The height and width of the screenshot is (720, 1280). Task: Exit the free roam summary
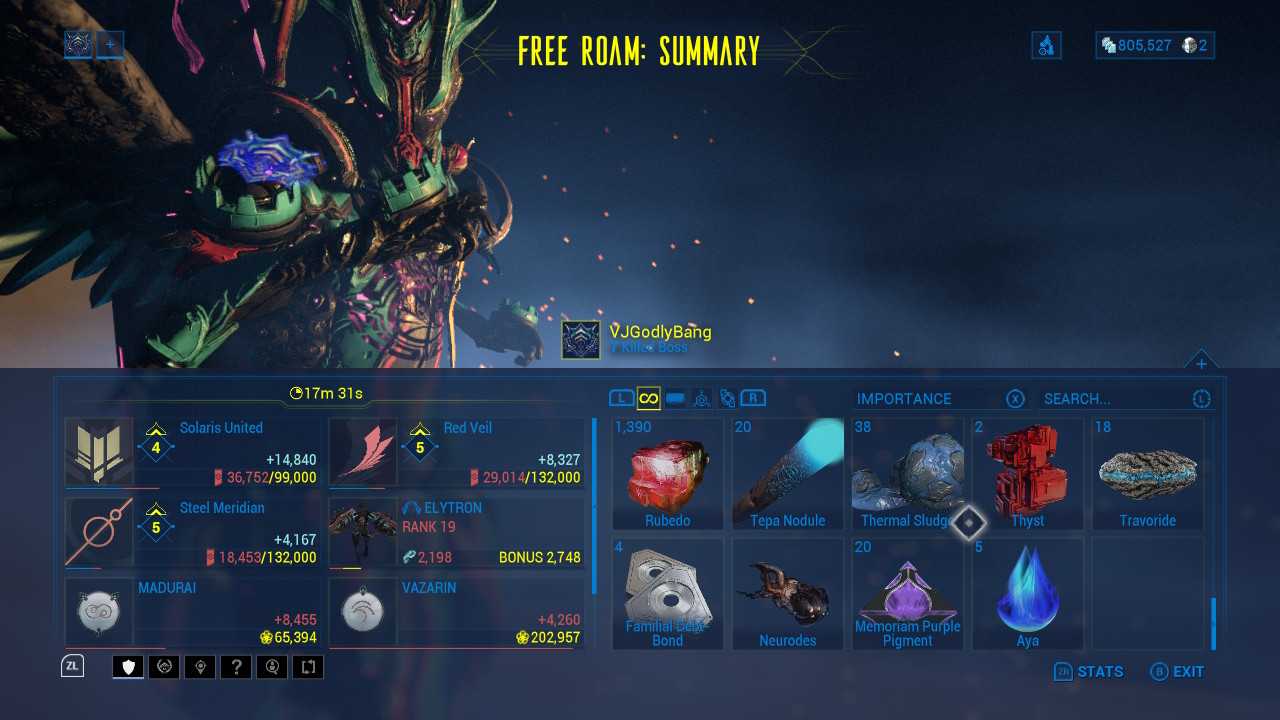[x=1177, y=672]
